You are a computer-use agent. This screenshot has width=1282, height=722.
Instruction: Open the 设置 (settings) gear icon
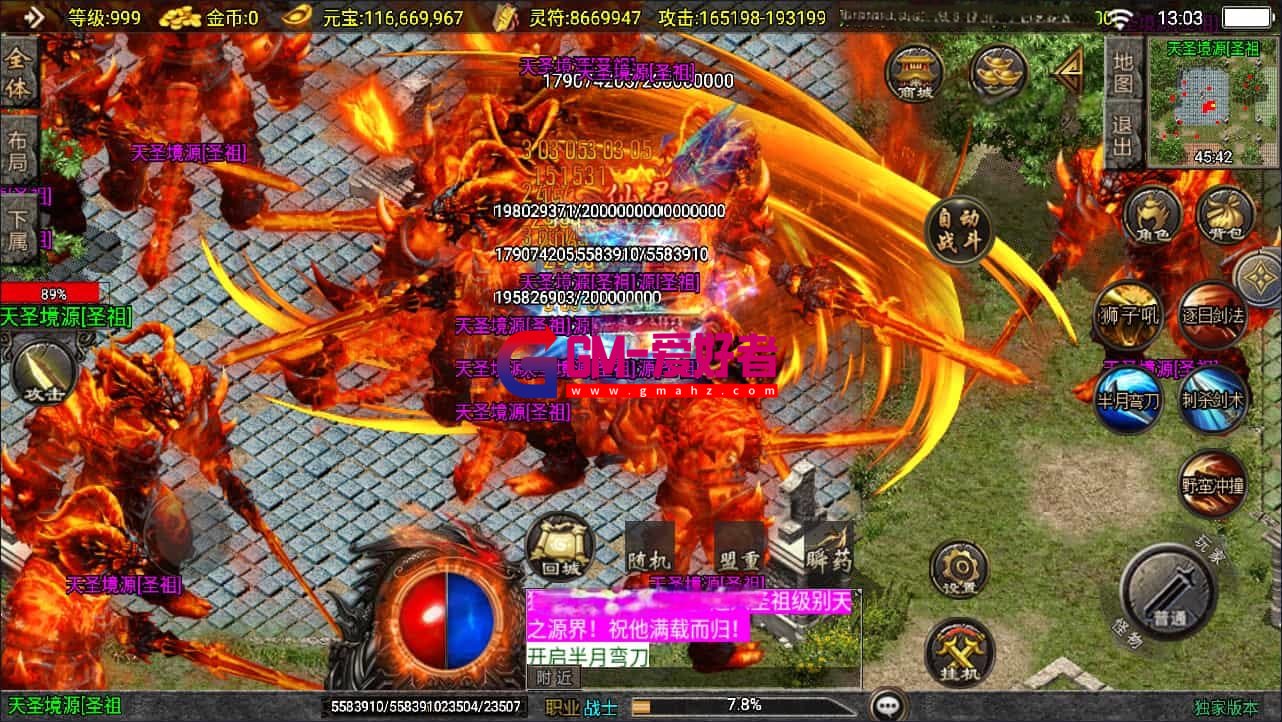pos(957,565)
